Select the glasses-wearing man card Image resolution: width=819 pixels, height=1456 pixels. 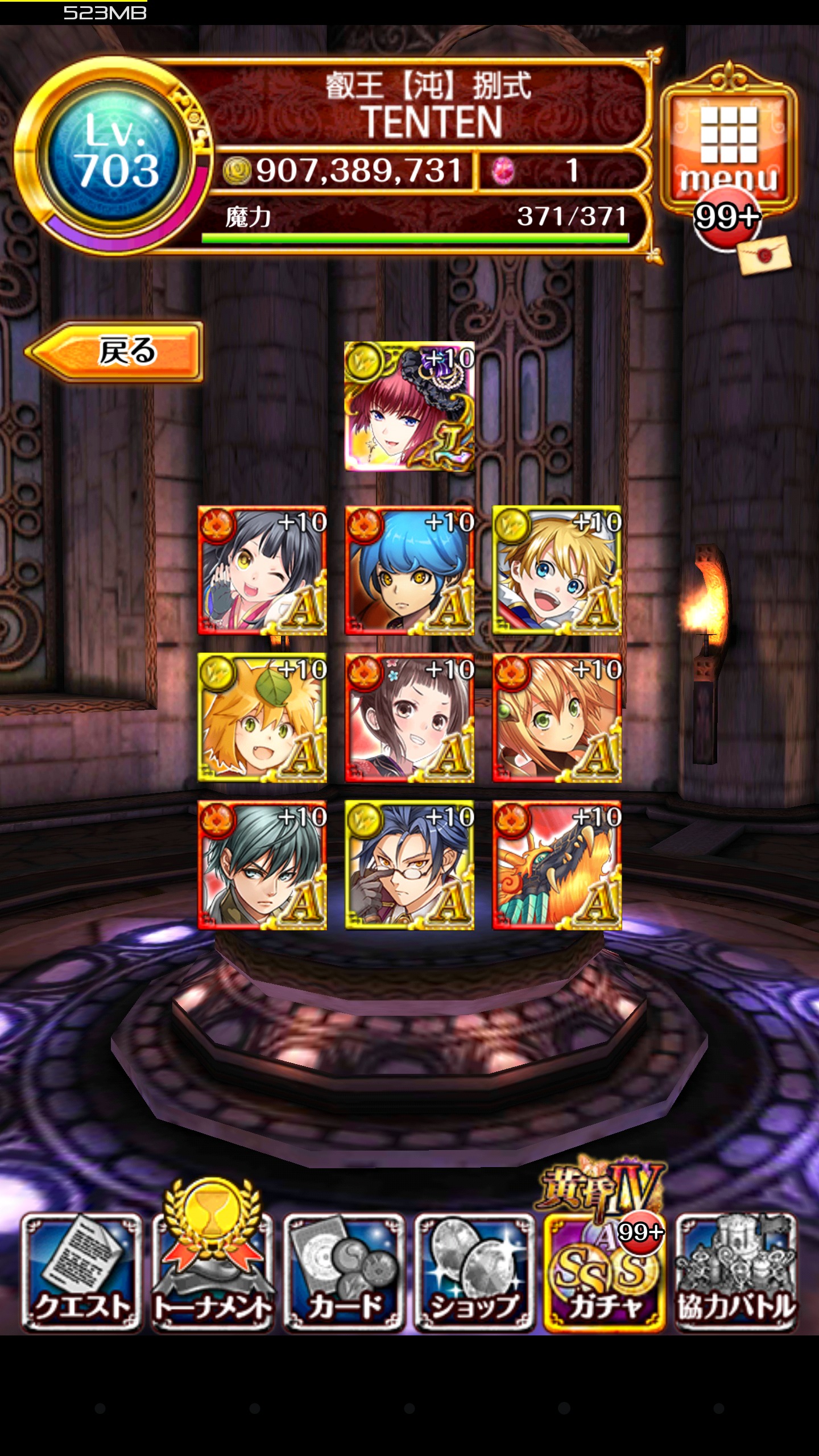click(409, 865)
